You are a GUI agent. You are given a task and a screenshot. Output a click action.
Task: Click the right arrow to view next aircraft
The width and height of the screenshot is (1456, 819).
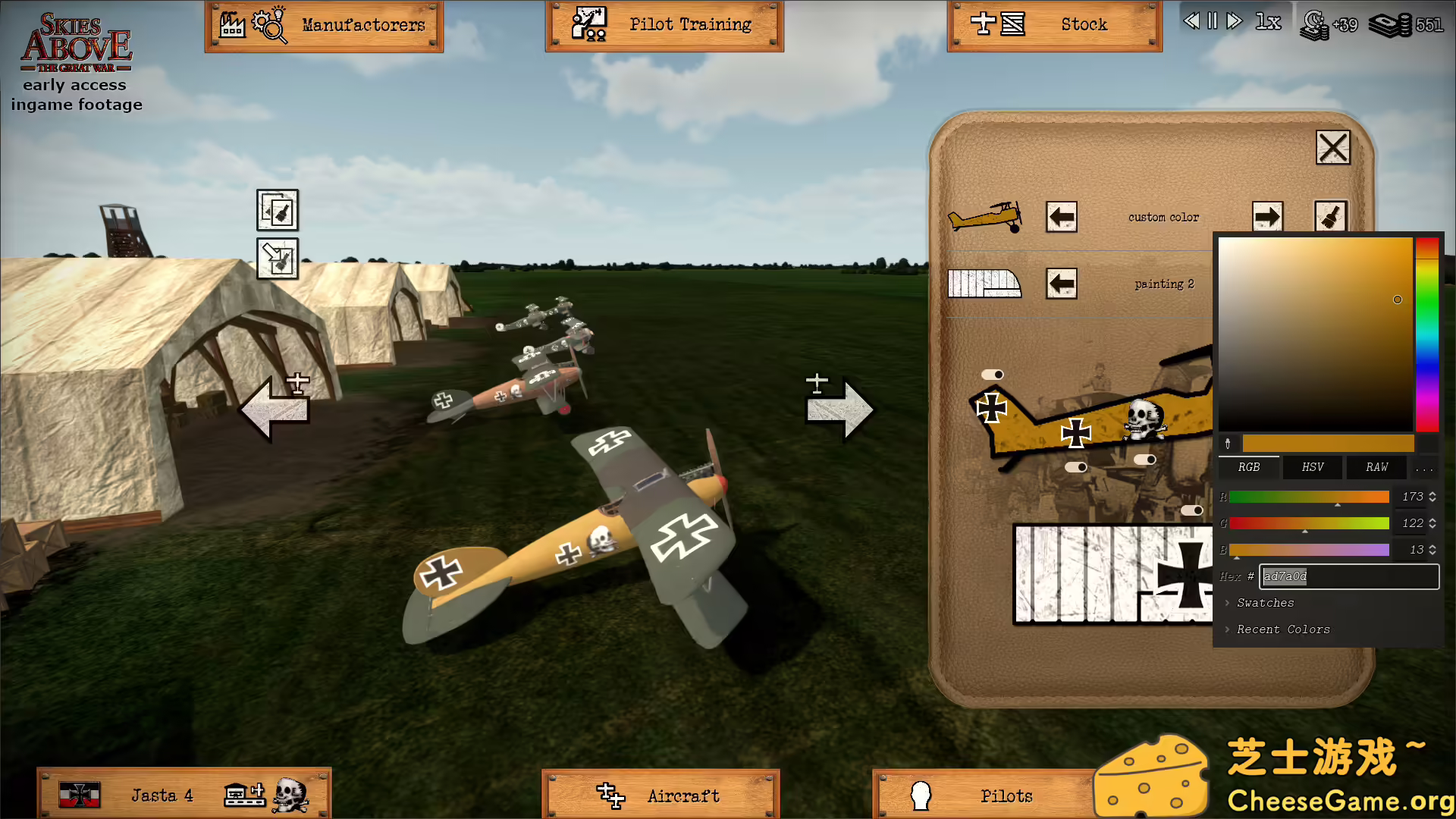[840, 408]
